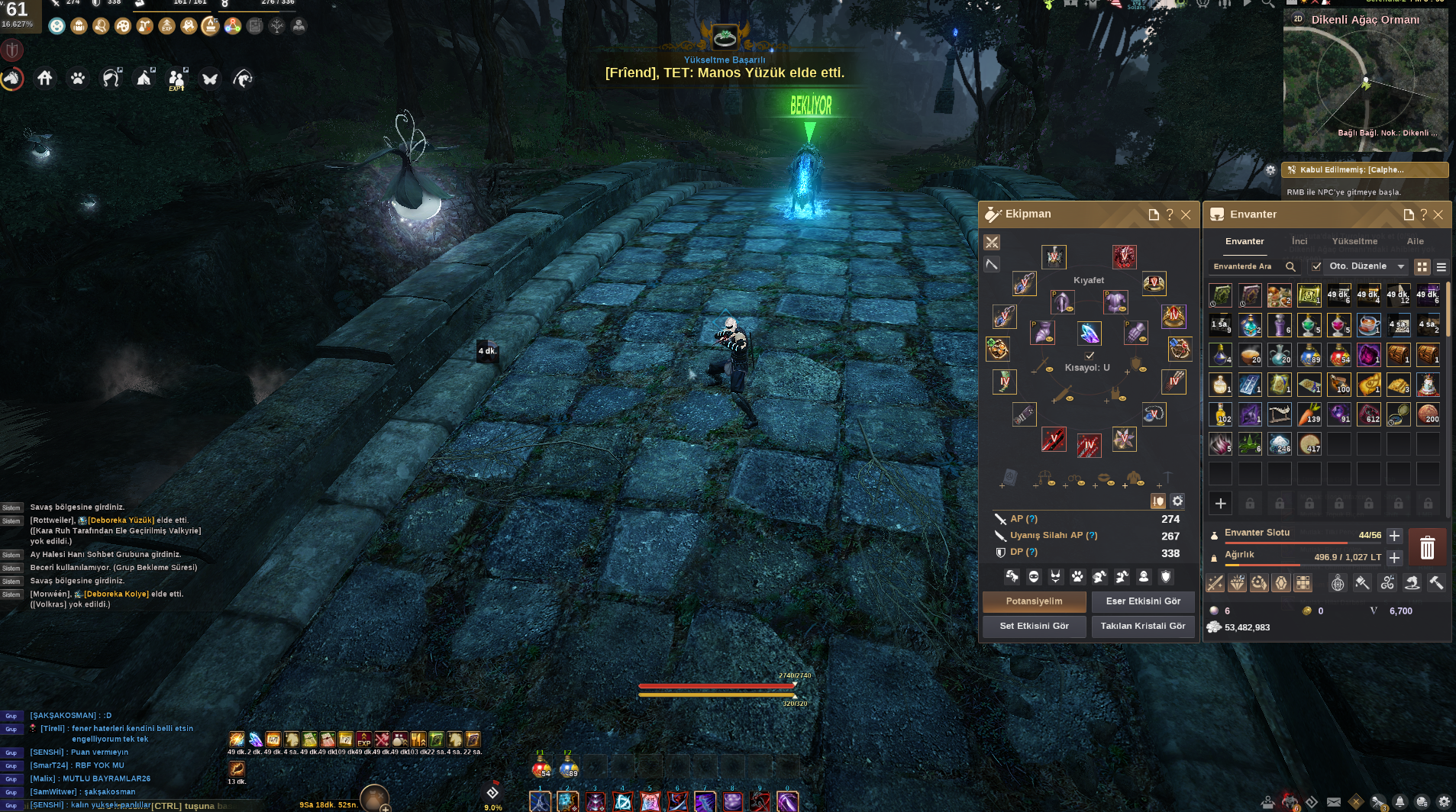Open the inventory settings gear icon
Screen dimensions: 1456x812
coord(1177,501)
